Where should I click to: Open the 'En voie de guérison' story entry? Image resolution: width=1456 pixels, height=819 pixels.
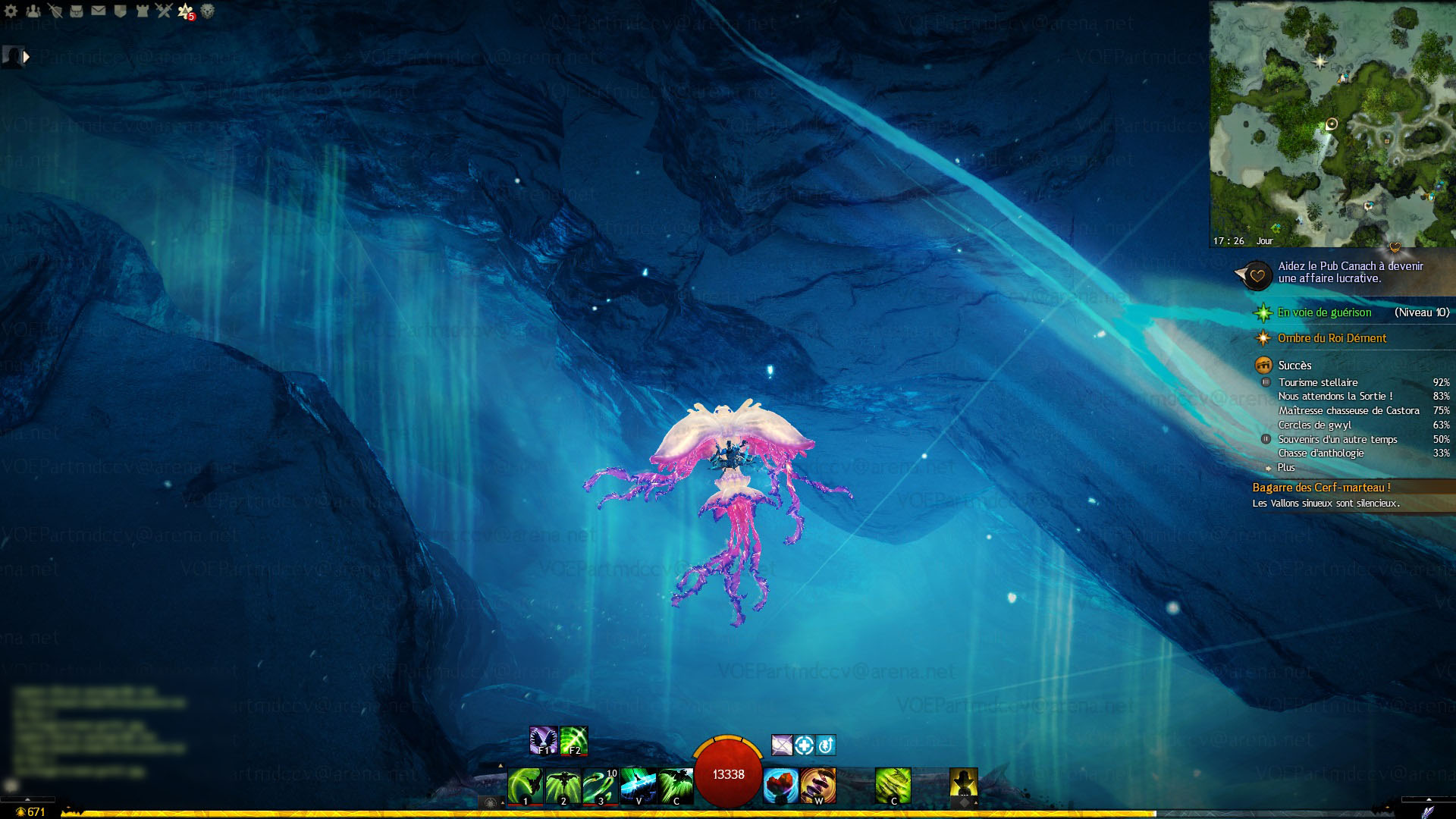coord(1324,312)
